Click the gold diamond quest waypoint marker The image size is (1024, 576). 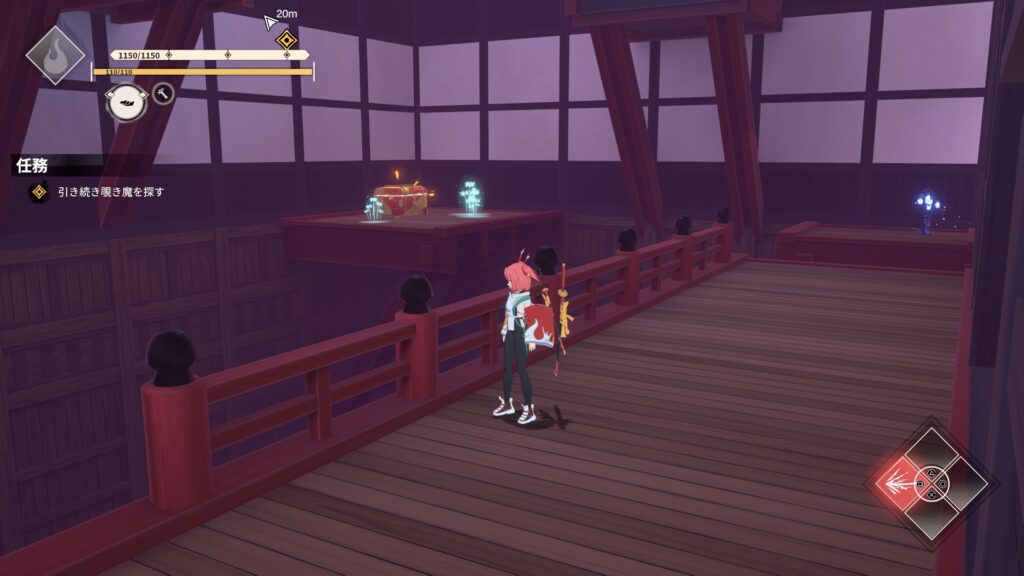tap(287, 40)
